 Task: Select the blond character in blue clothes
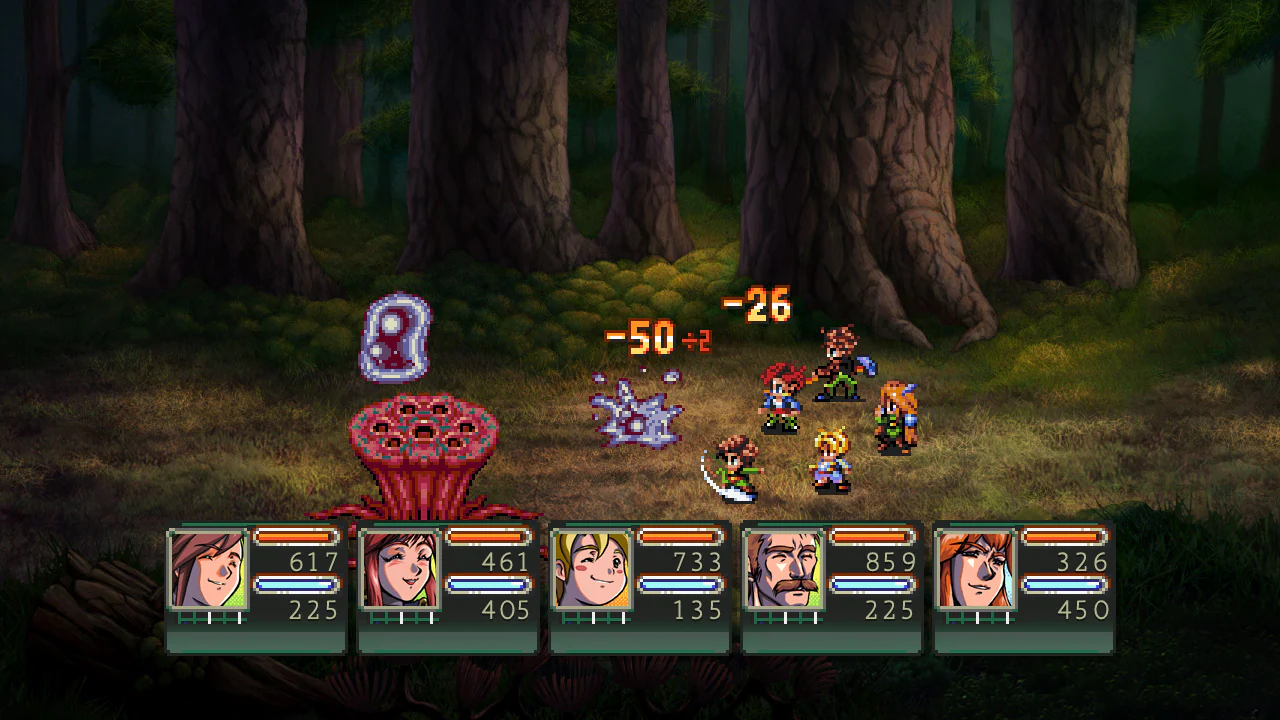coord(826,460)
